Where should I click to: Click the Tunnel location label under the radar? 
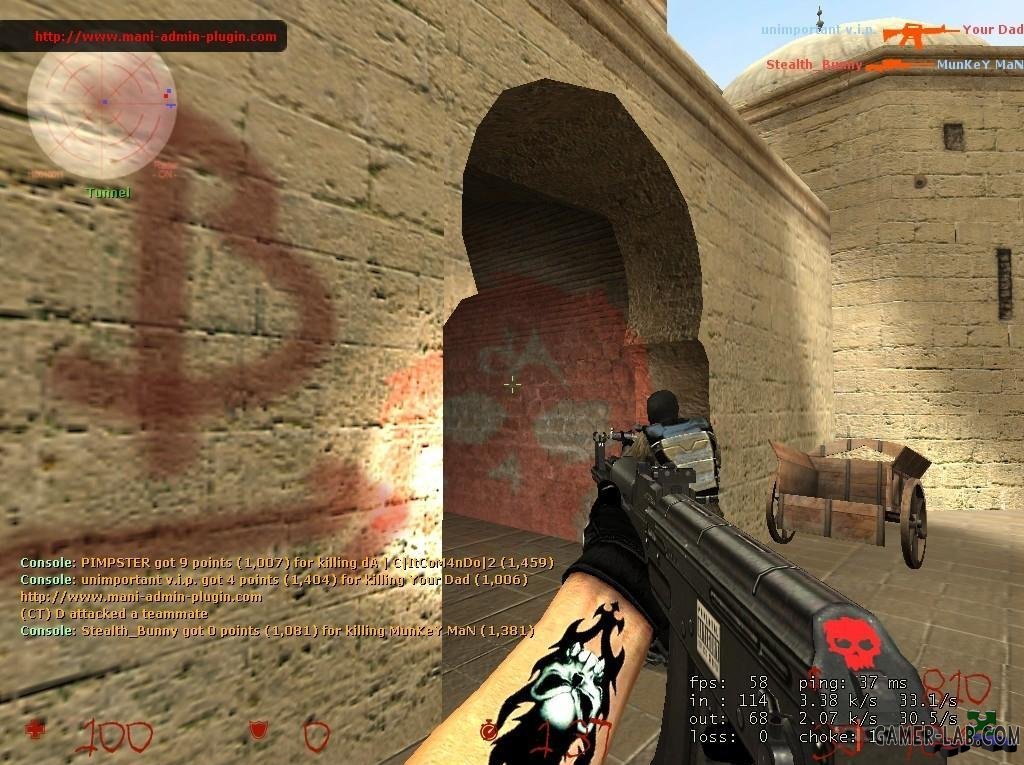tap(108, 192)
